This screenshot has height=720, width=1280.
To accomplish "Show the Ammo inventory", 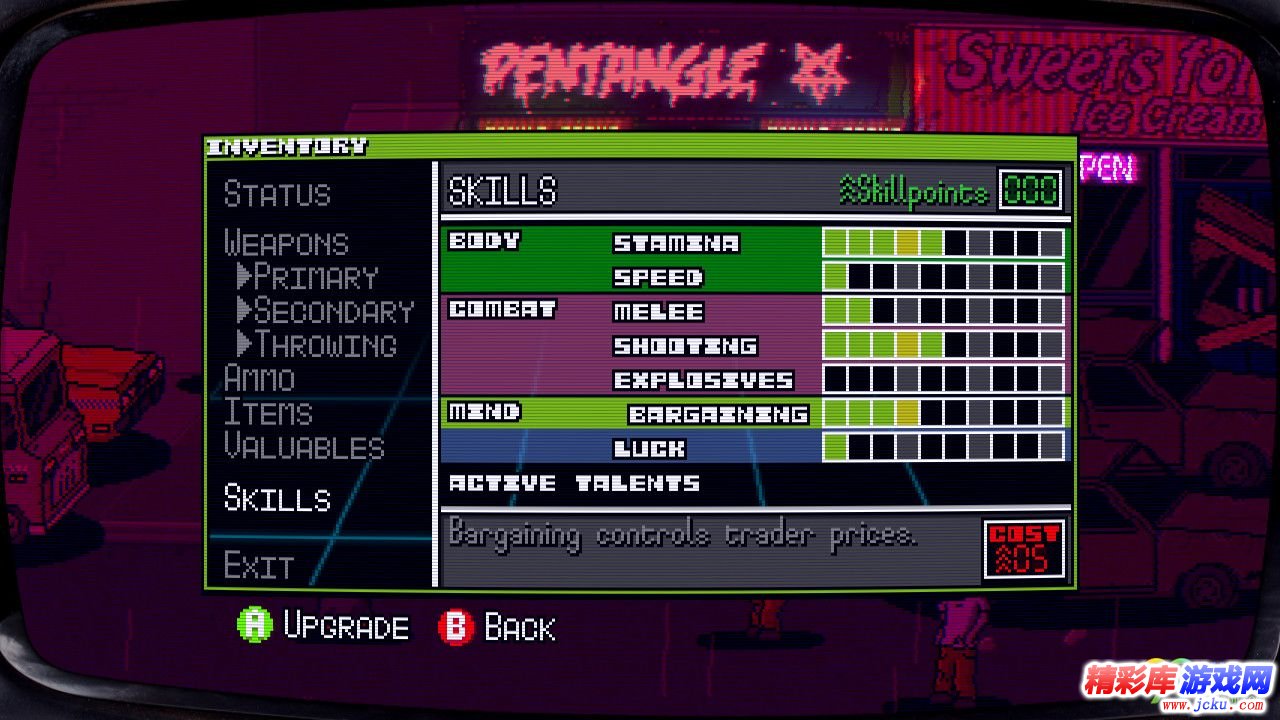I will tap(259, 379).
